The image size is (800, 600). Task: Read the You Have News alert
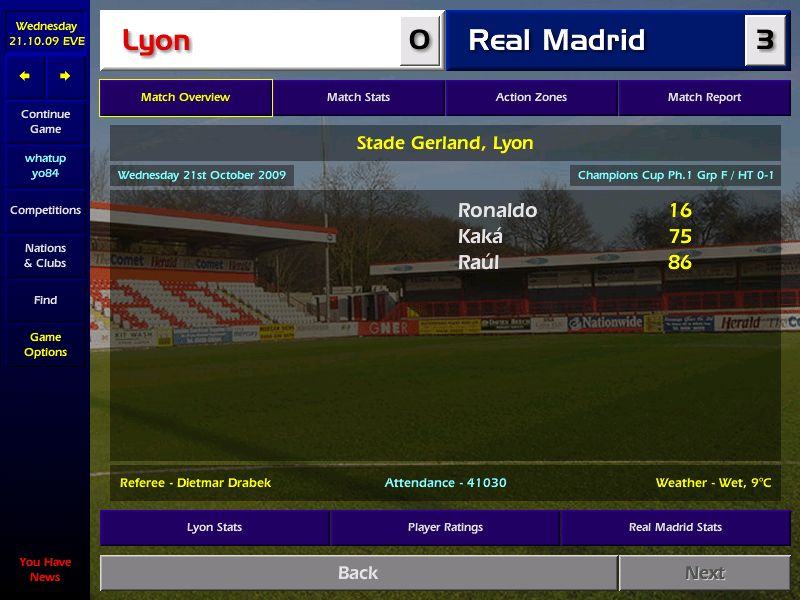point(45,570)
